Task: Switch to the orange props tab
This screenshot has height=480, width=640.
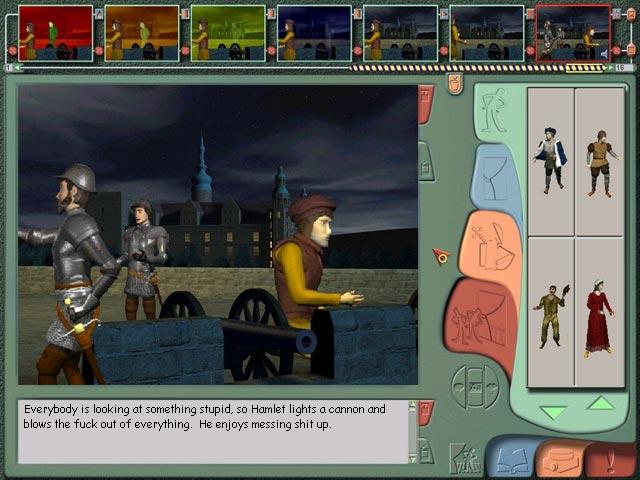Action: pyautogui.click(x=492, y=246)
